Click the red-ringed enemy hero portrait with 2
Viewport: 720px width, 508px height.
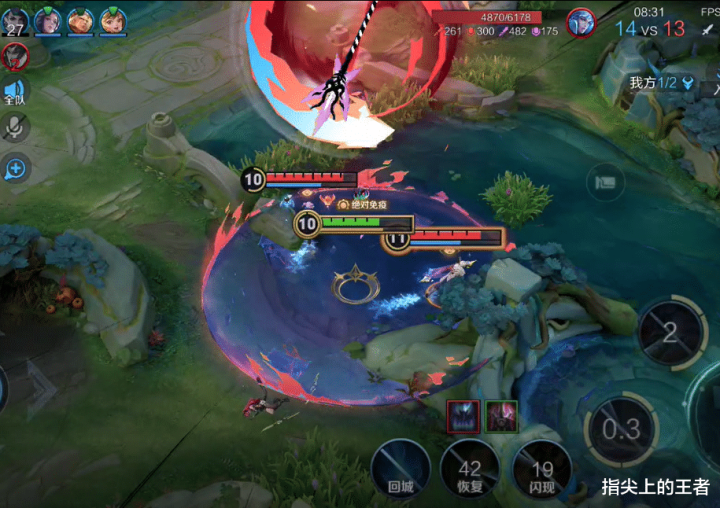pos(14,57)
